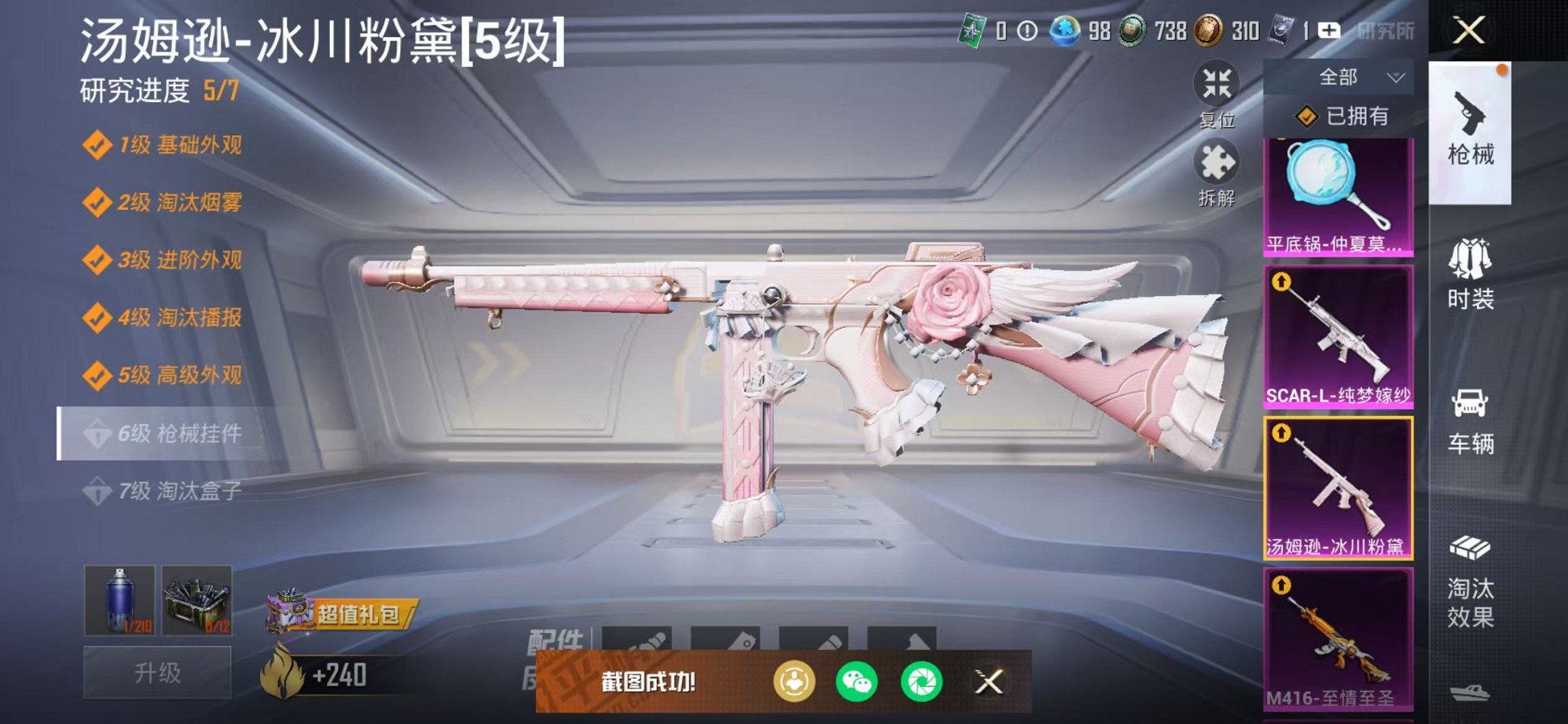Select the SCAR-L-纯梦嫁纱 skin thumbnail
Screen dimensions: 1568x724
click(x=1338, y=335)
